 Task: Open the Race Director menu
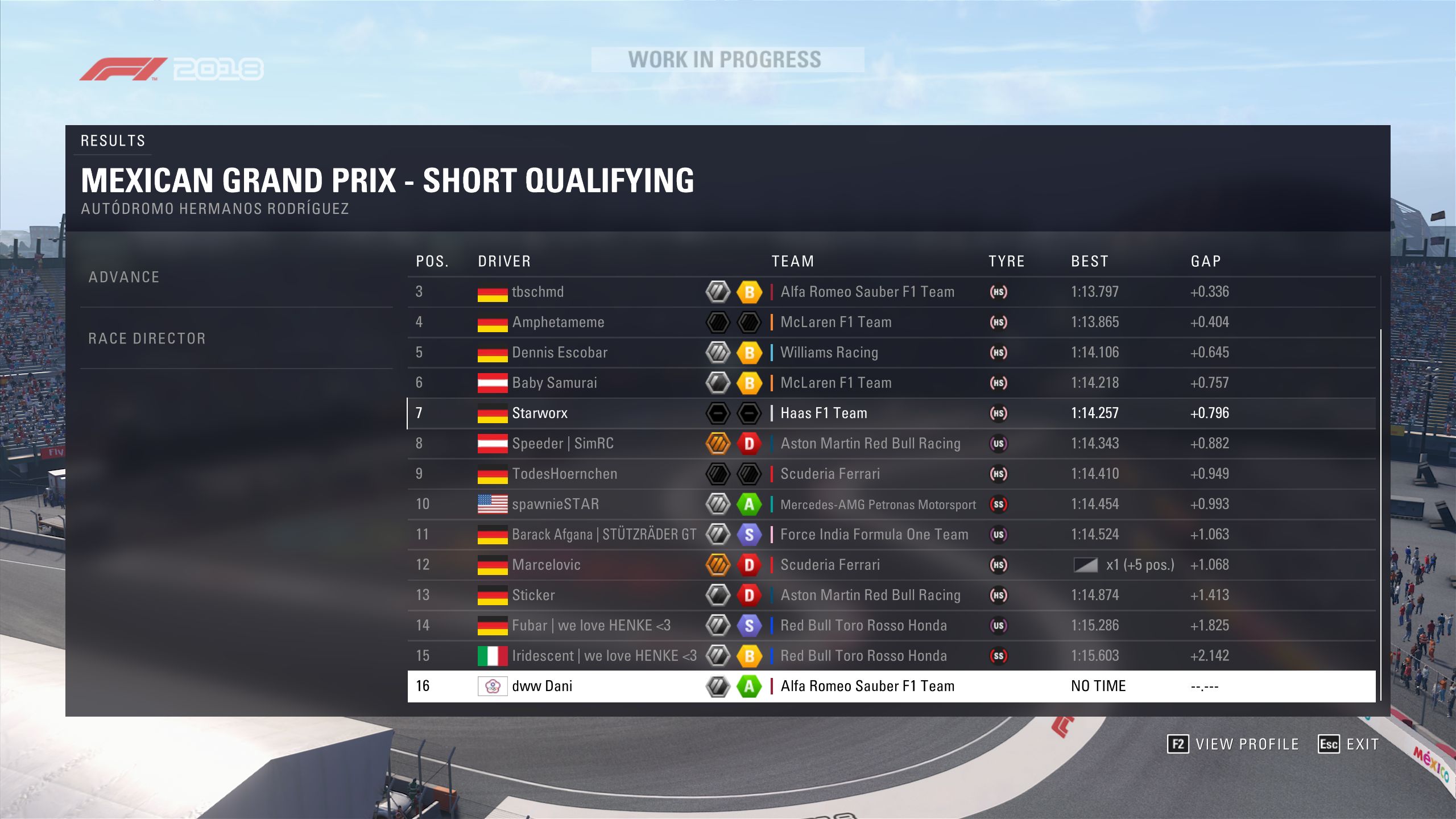147,339
